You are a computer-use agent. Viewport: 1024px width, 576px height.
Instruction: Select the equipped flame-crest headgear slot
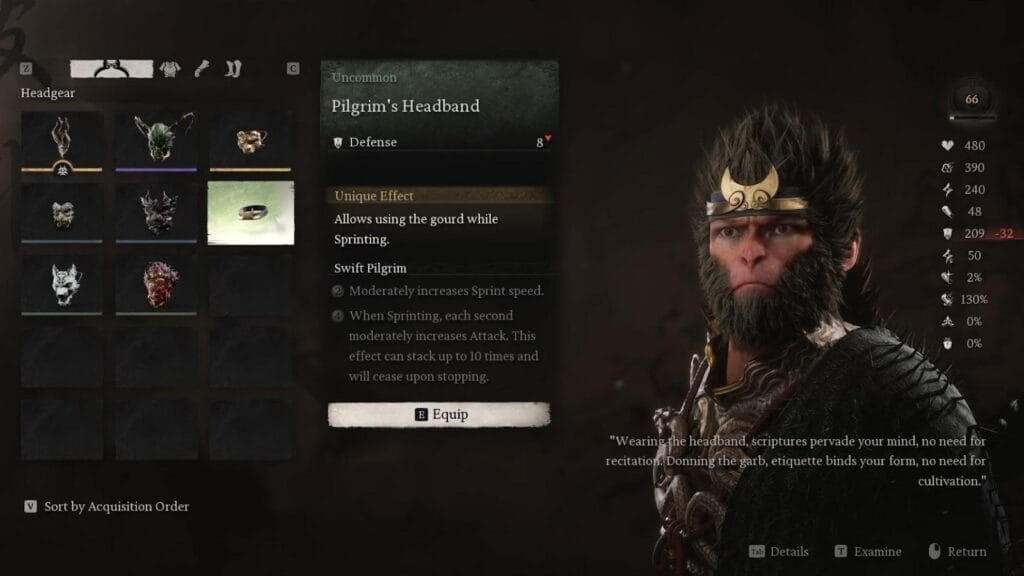click(x=62, y=141)
